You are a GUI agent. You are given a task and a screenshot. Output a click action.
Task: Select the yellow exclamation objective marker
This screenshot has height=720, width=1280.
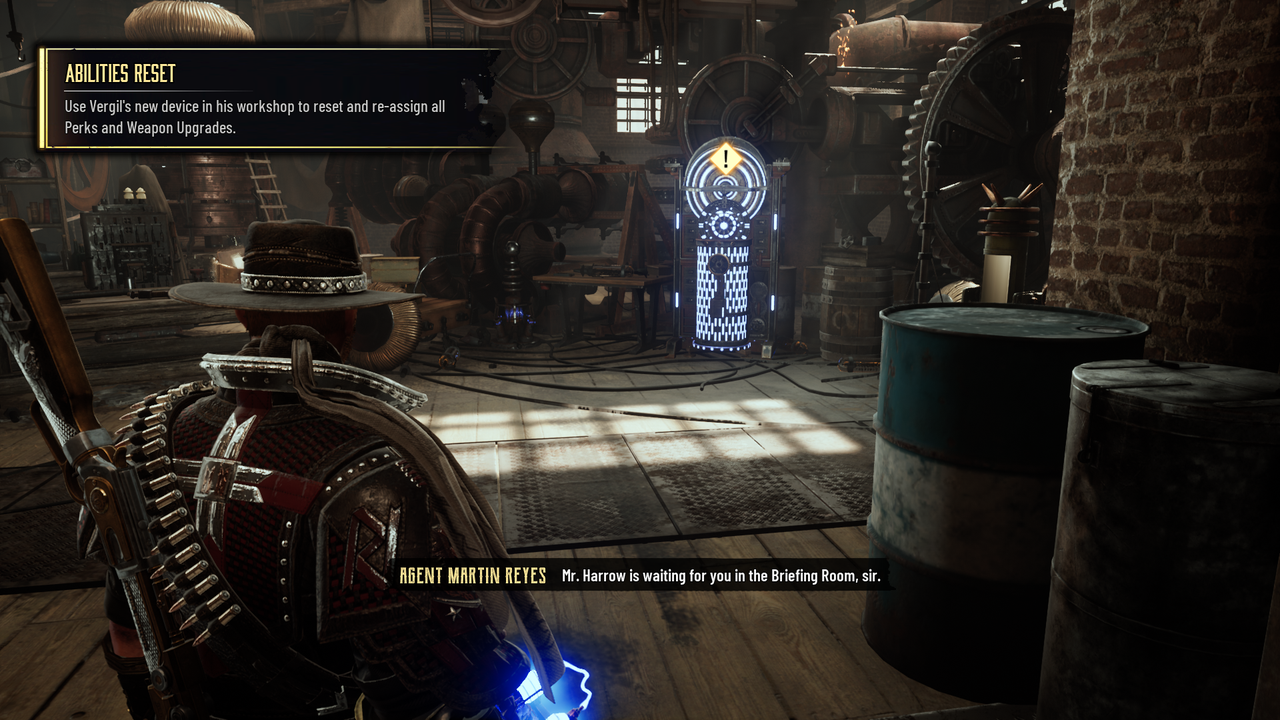tap(726, 158)
